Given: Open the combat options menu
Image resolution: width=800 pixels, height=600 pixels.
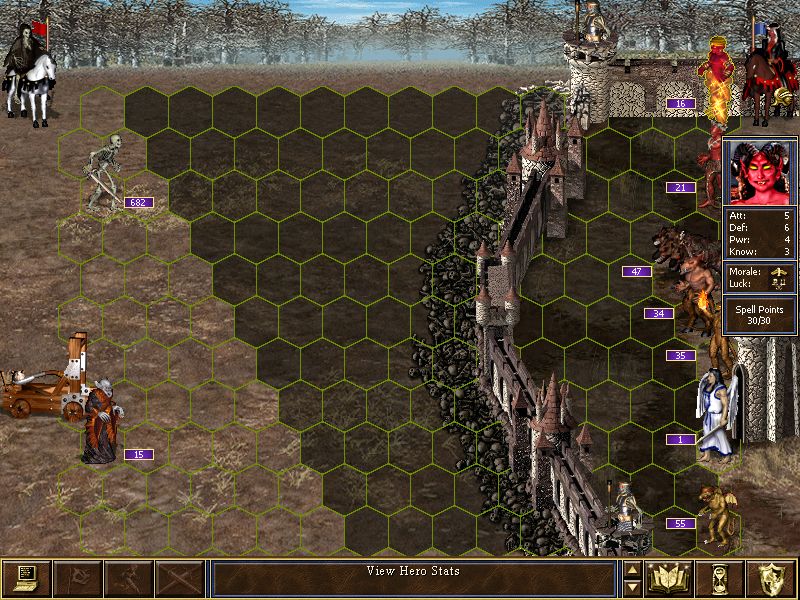Looking at the screenshot, I should click(x=26, y=578).
